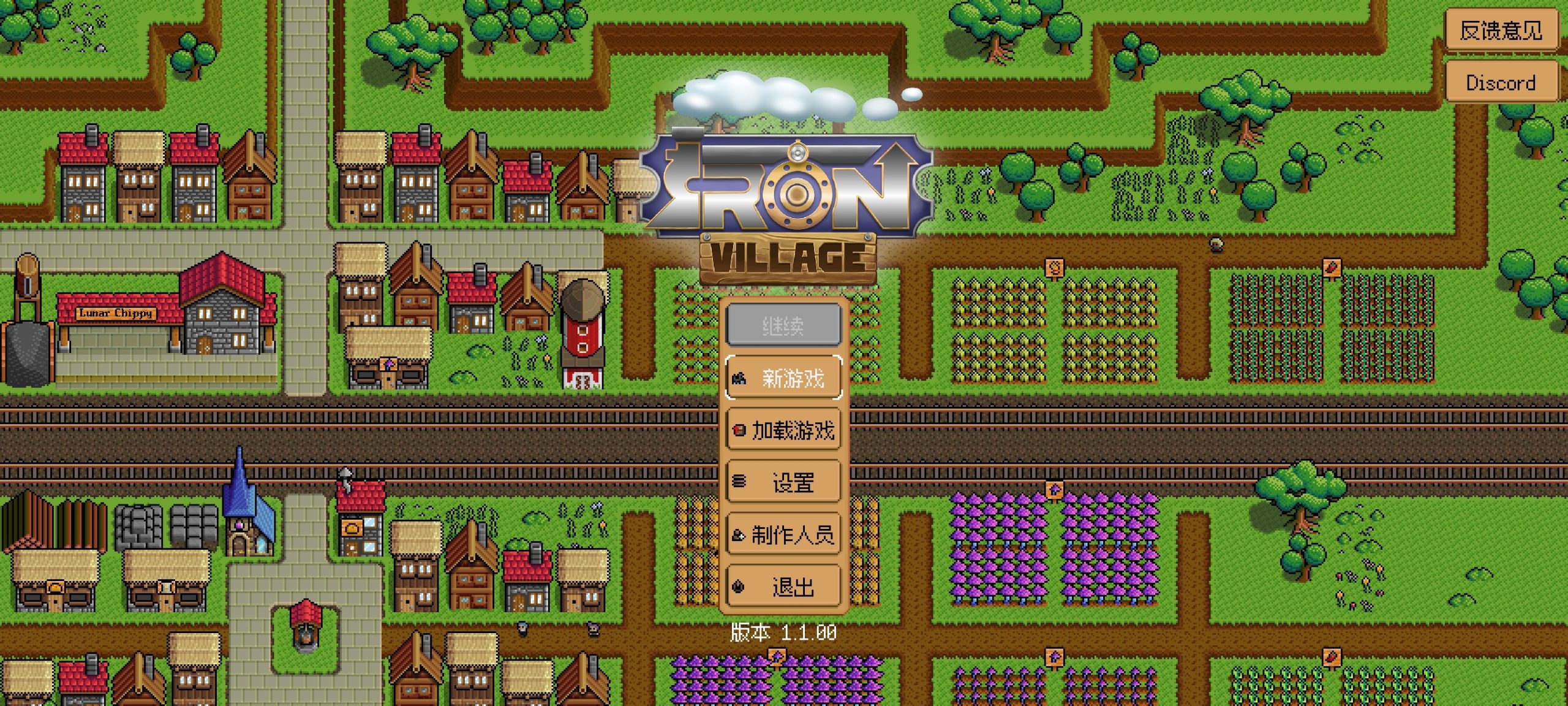Image resolution: width=1568 pixels, height=706 pixels.
Task: Click the purple crop sign in the bottom-right farm area
Action: [1055, 658]
